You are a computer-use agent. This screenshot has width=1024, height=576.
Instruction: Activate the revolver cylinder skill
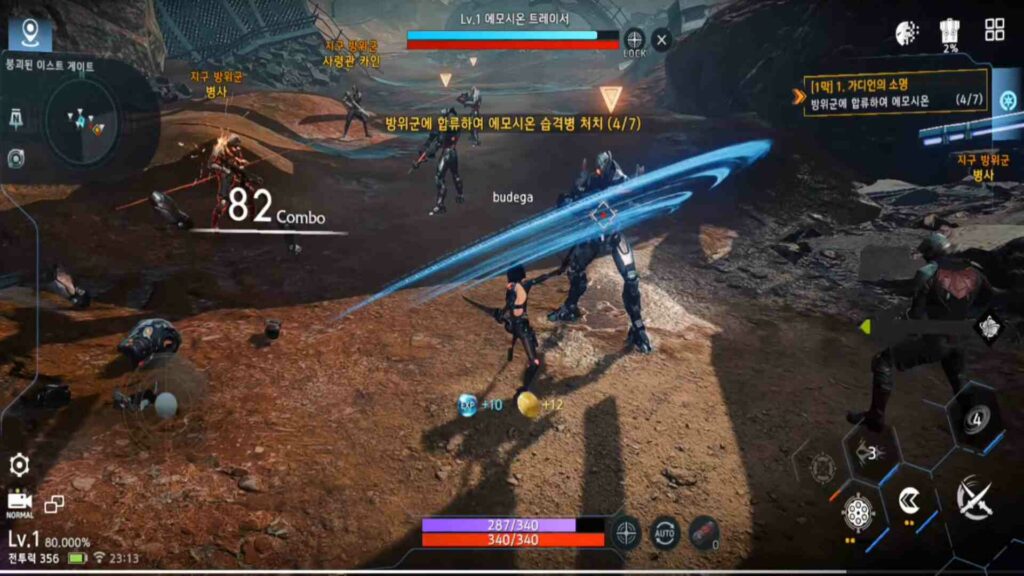[x=857, y=512]
